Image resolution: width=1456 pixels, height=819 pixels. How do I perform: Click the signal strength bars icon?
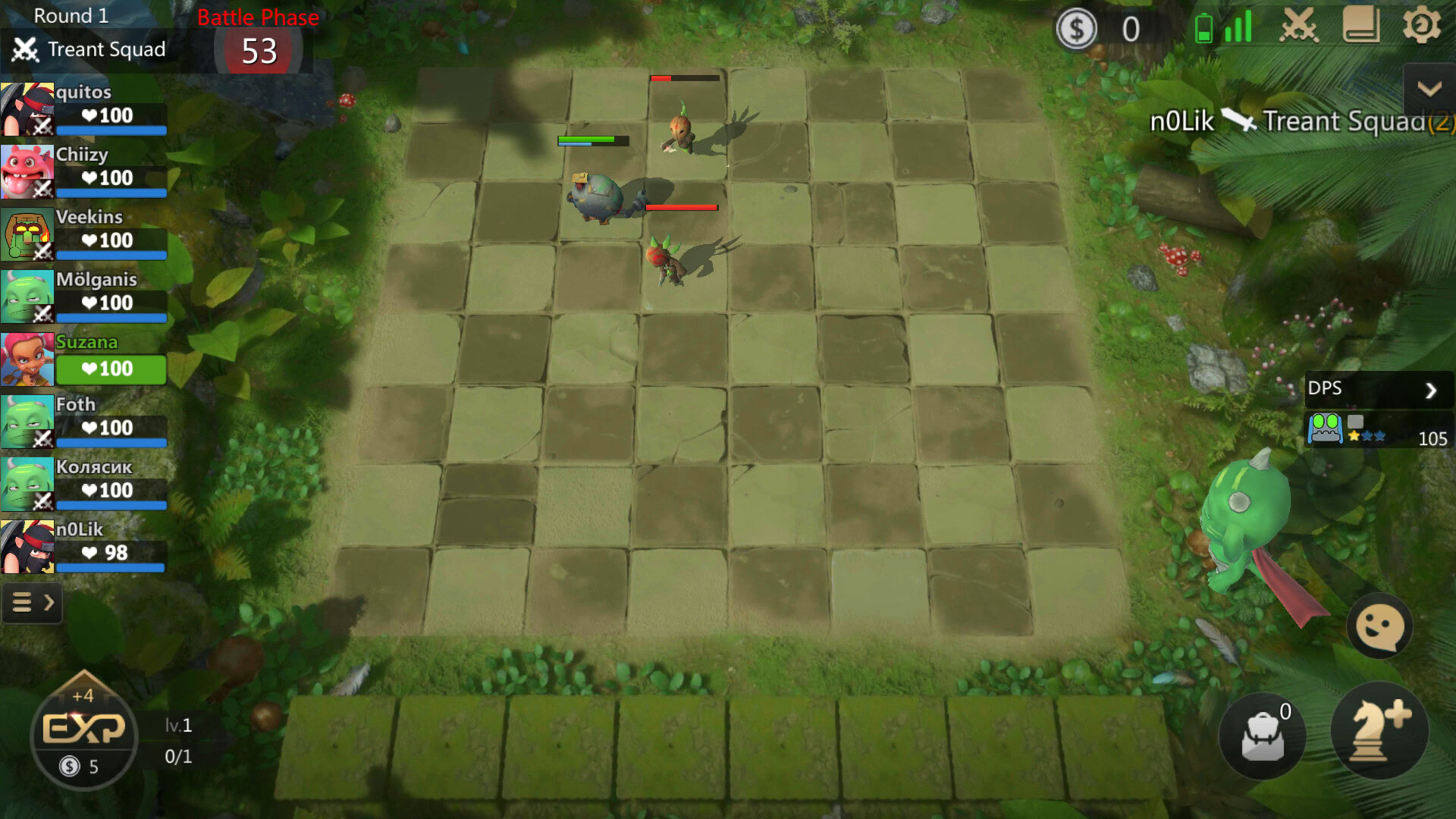click(1239, 25)
